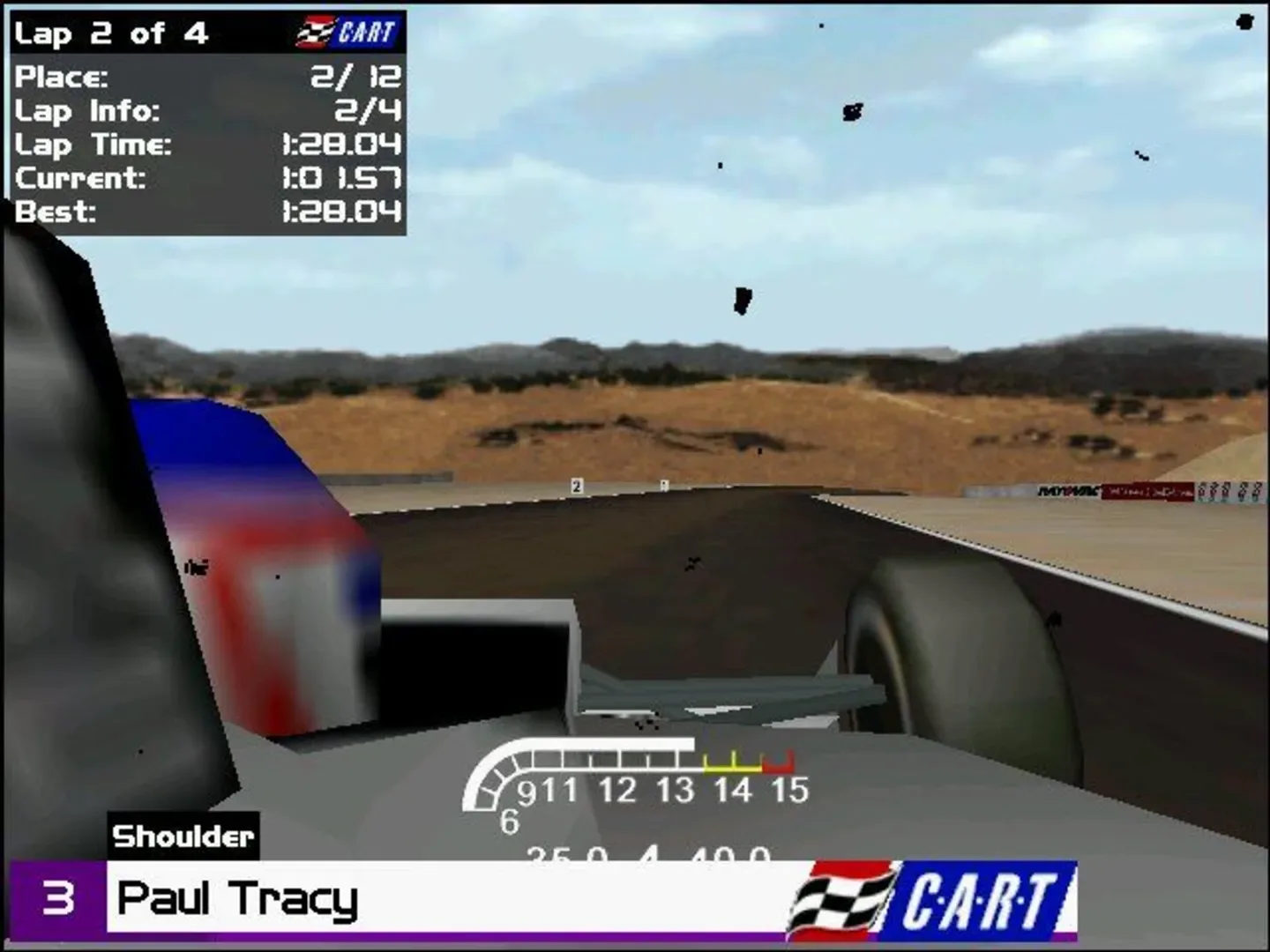
Task: Click the gear indicator showing 6
Action: 510,820
